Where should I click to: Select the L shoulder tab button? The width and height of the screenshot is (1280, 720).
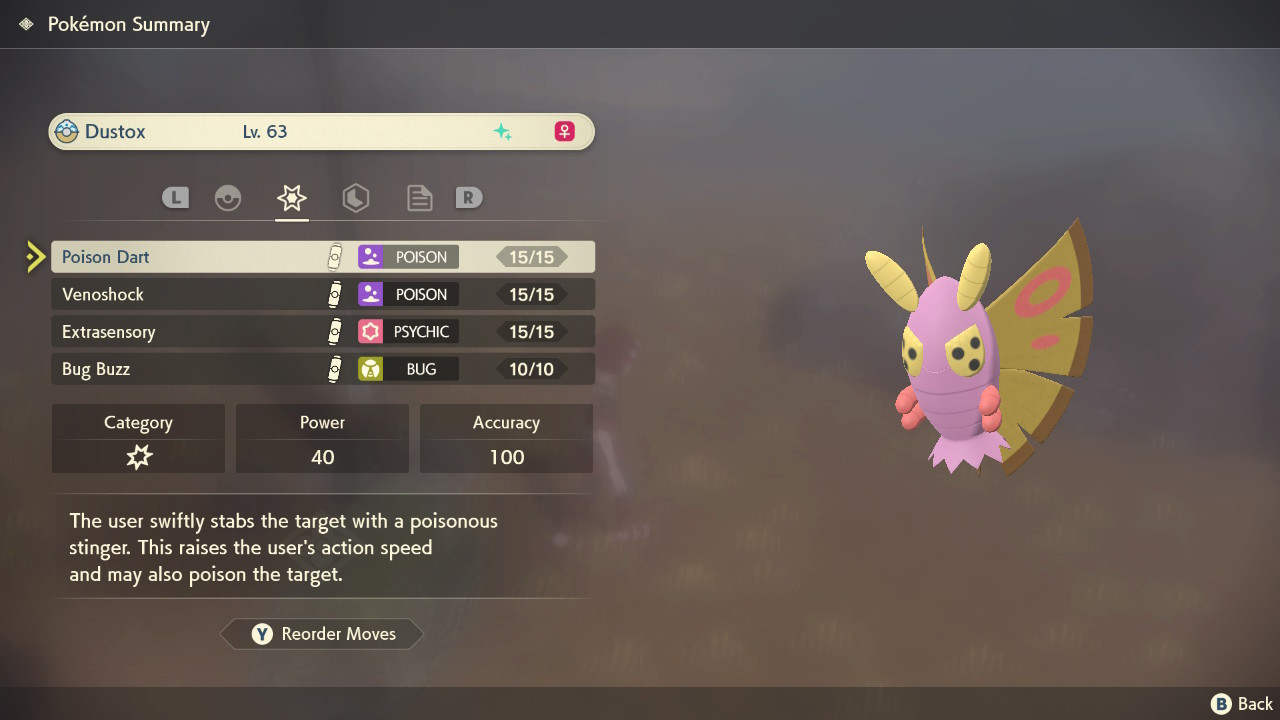click(175, 197)
